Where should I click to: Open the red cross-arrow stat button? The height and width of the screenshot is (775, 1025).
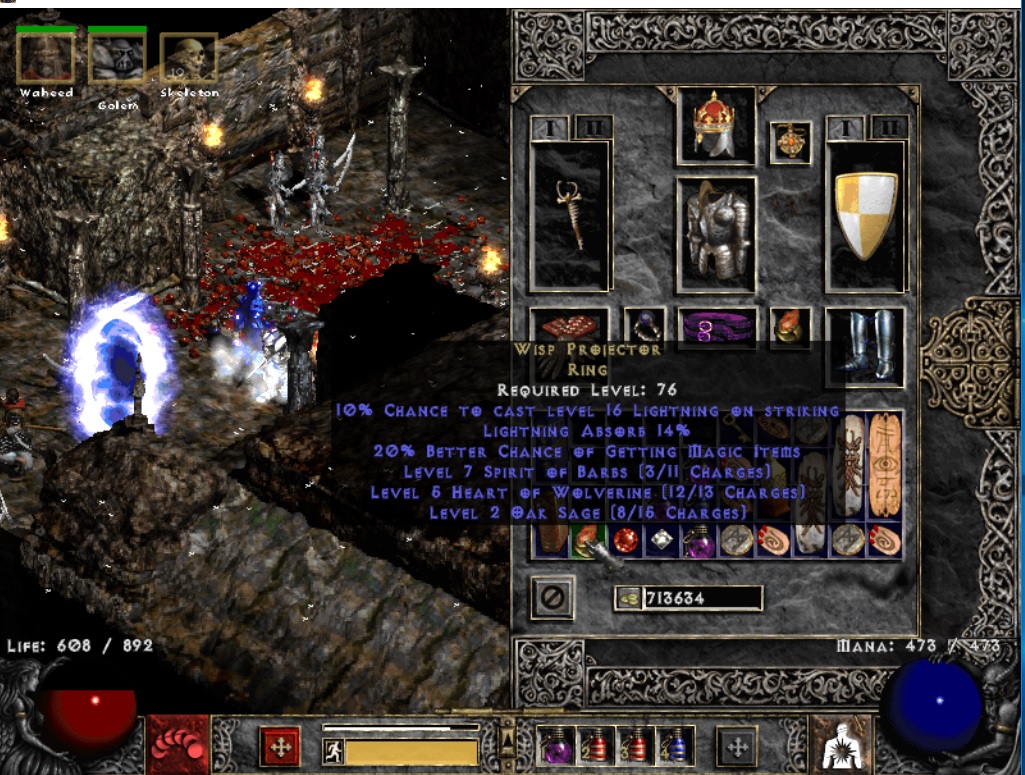[x=280, y=746]
